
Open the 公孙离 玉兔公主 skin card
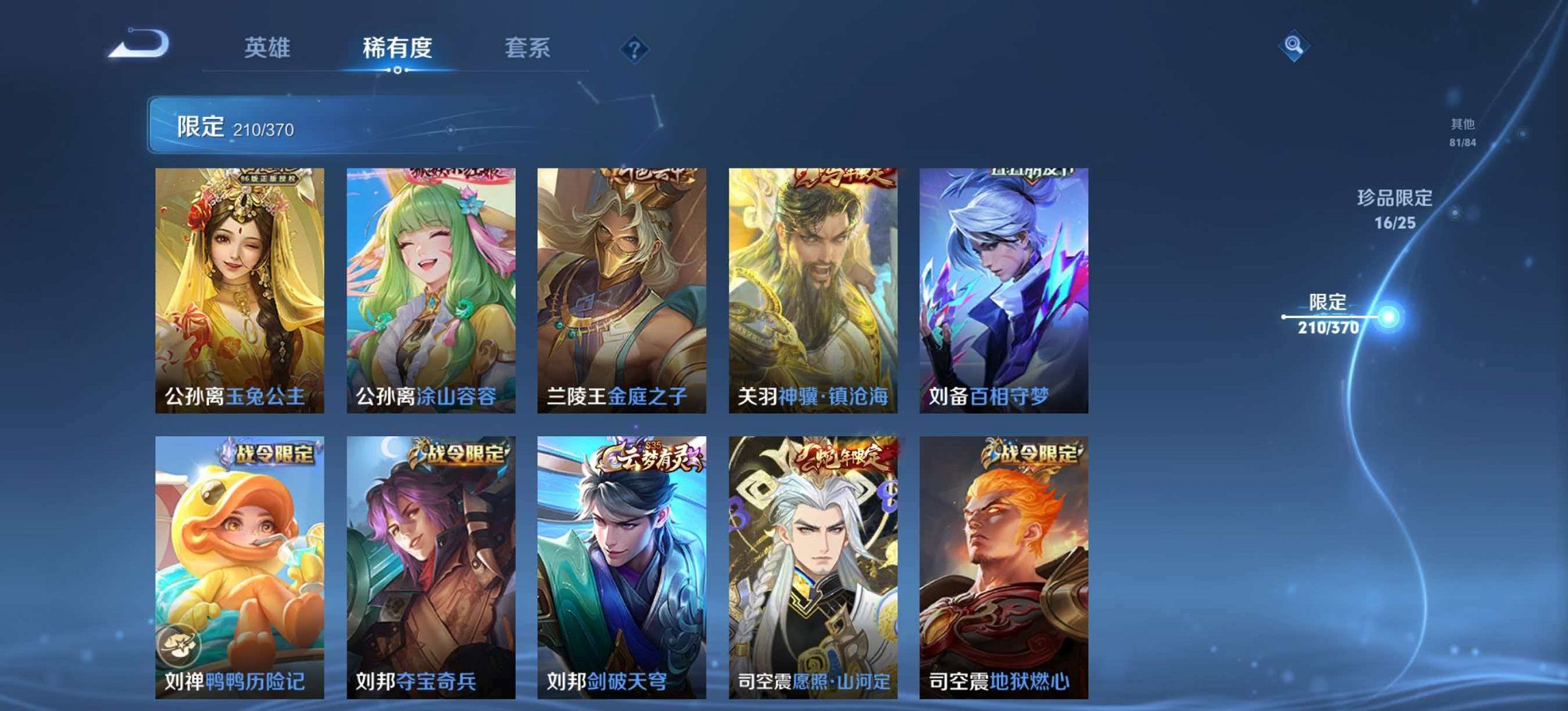pyautogui.click(x=236, y=287)
